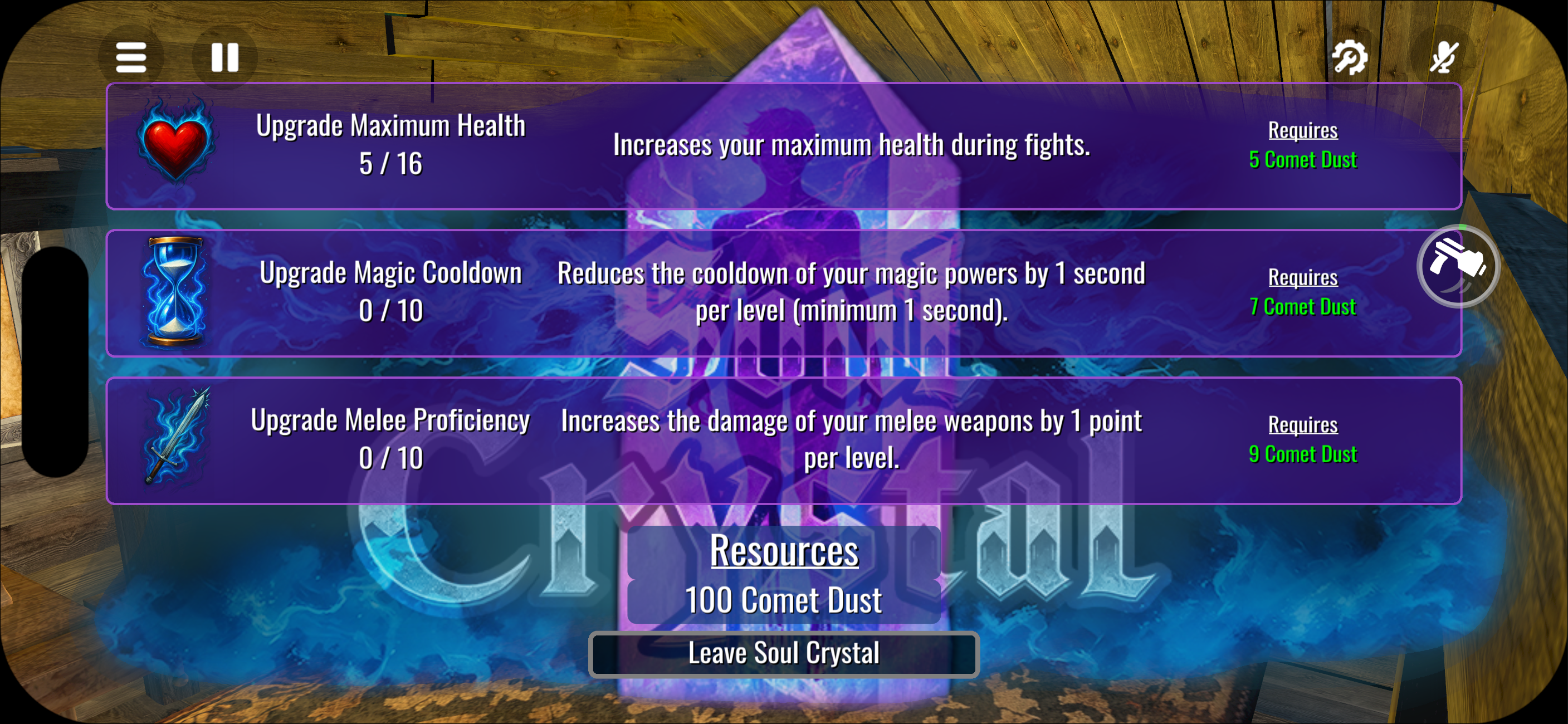Toggle the muted microphone icon
Viewport: 1568px width, 724px height.
click(x=1443, y=58)
